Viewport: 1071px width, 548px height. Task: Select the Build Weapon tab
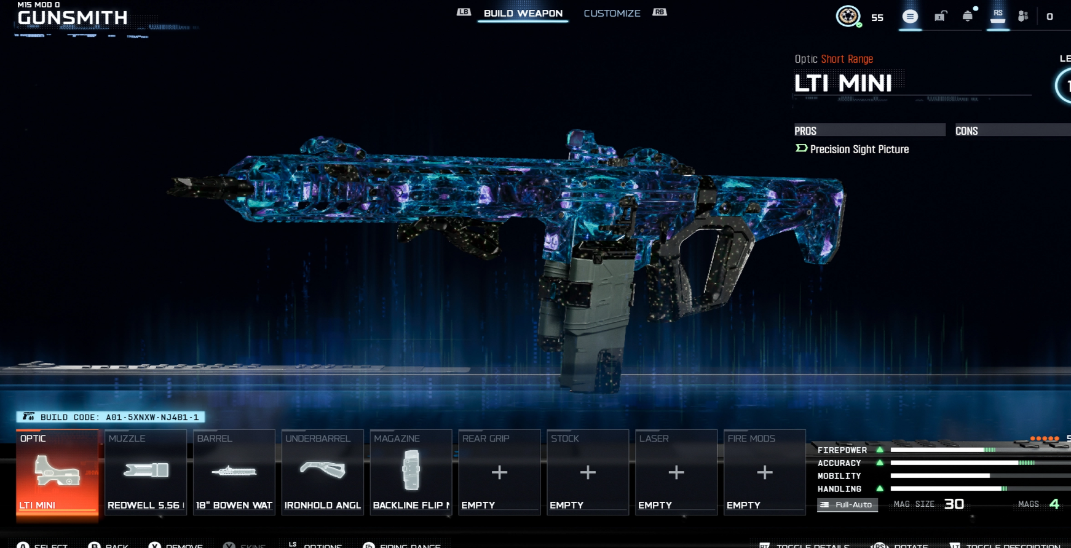click(x=523, y=14)
